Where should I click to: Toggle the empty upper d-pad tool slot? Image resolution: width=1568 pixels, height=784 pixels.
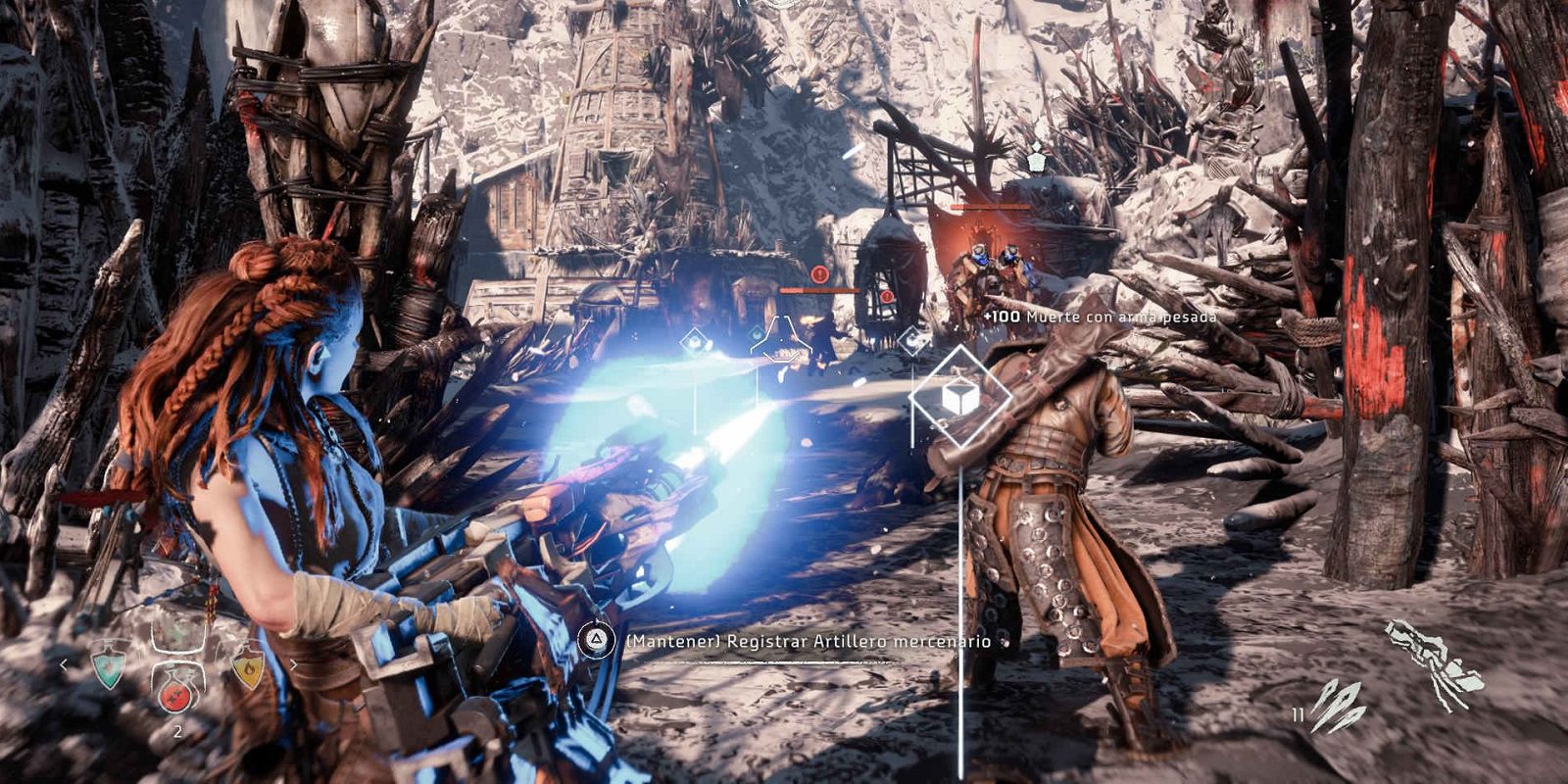click(179, 637)
